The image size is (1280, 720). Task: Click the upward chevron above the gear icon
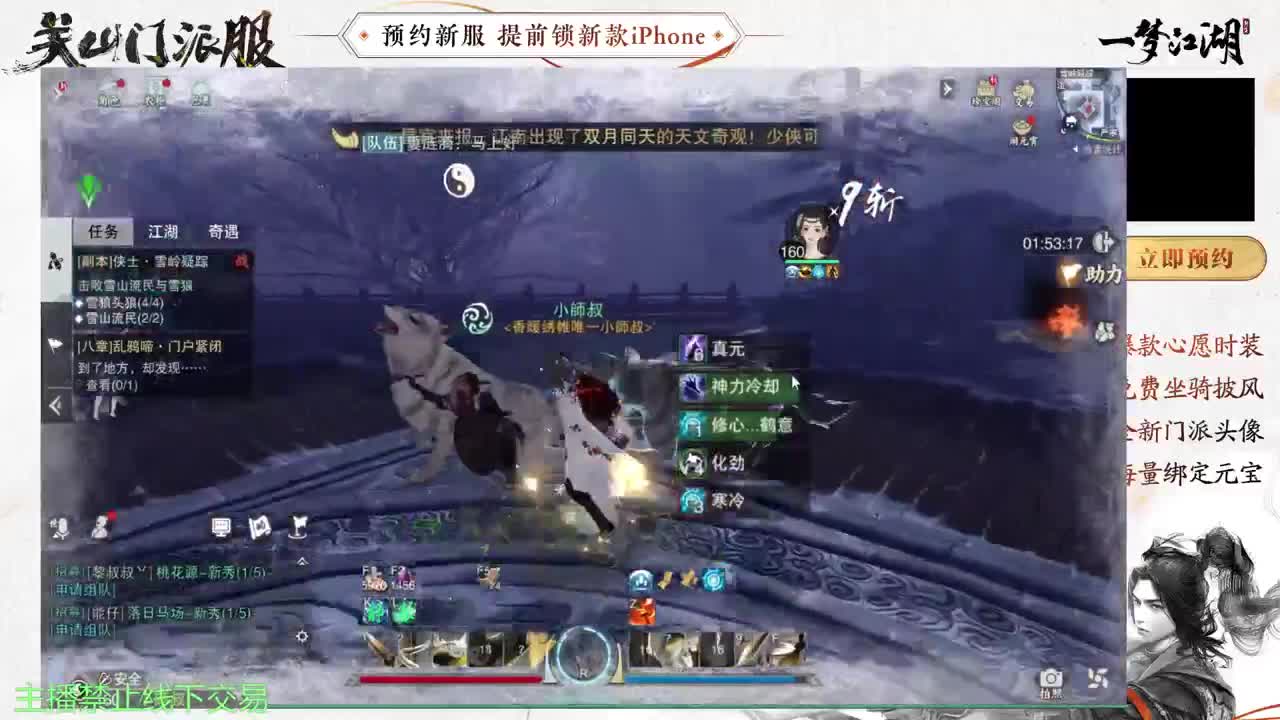click(x=301, y=561)
